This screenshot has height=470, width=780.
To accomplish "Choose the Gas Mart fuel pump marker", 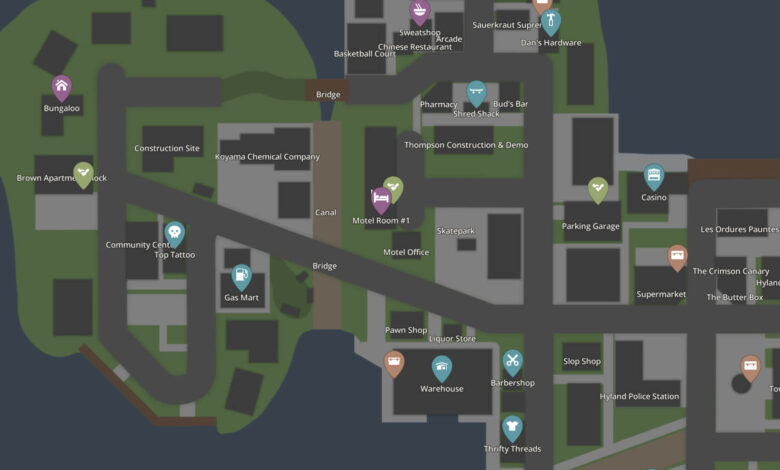I will (241, 276).
